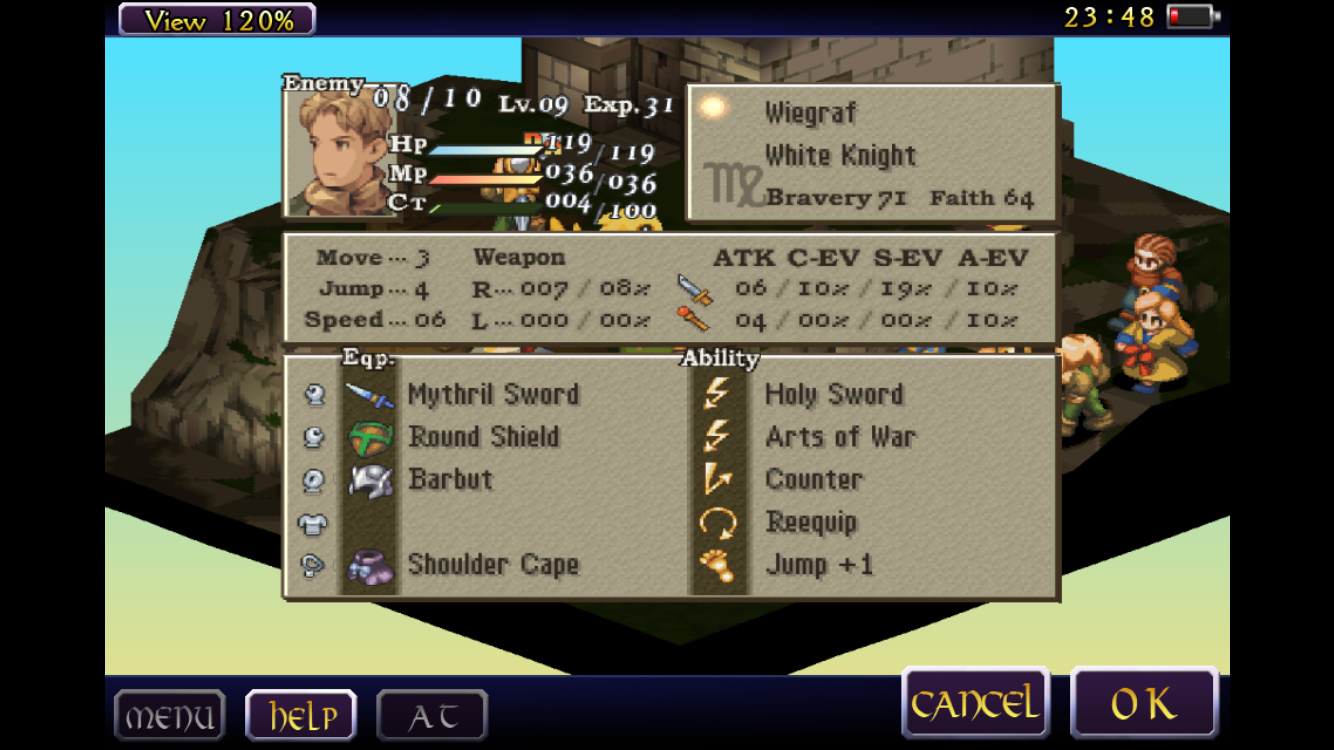Open the Menu button
The height and width of the screenshot is (750, 1334).
pos(169,716)
